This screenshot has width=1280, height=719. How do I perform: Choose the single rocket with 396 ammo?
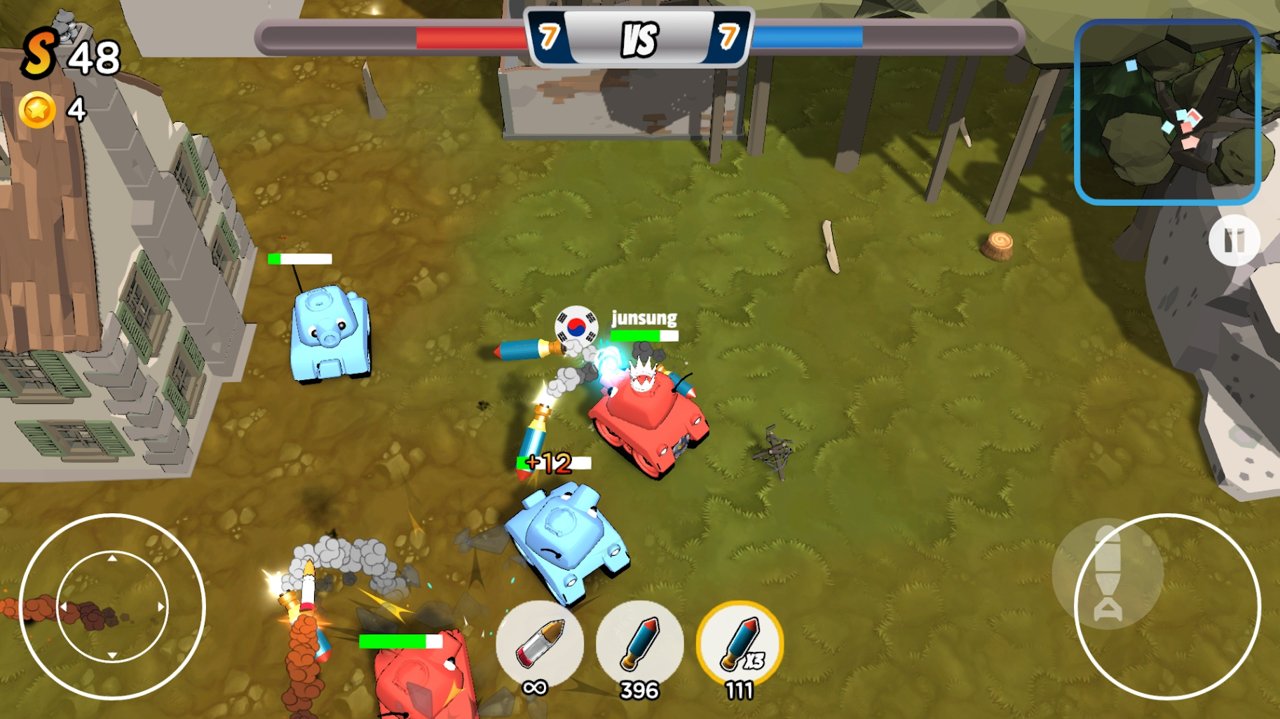pos(639,643)
